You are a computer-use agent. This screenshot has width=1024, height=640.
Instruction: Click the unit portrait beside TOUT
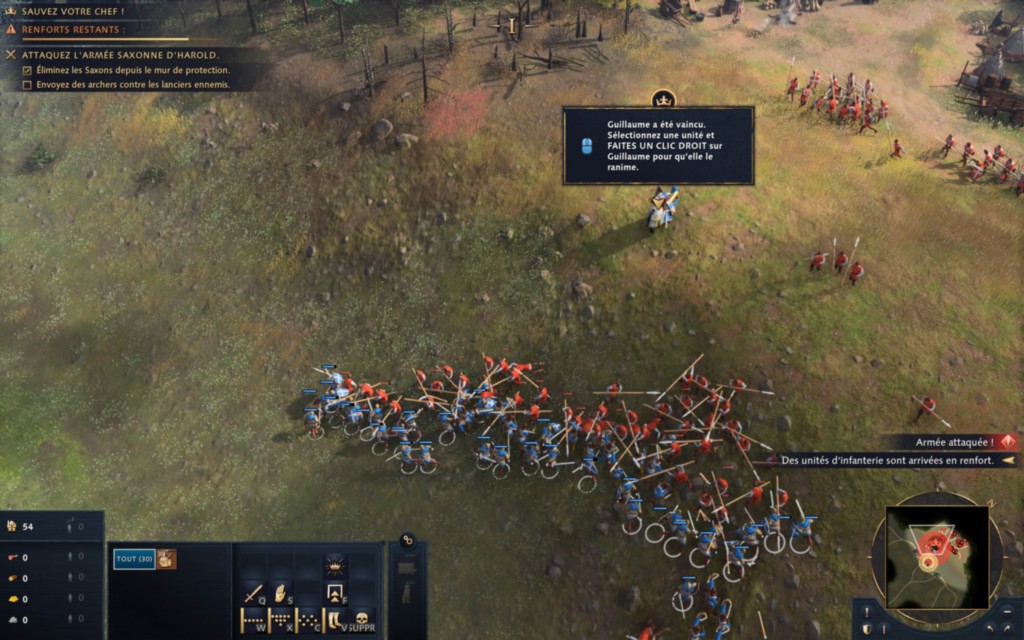166,559
